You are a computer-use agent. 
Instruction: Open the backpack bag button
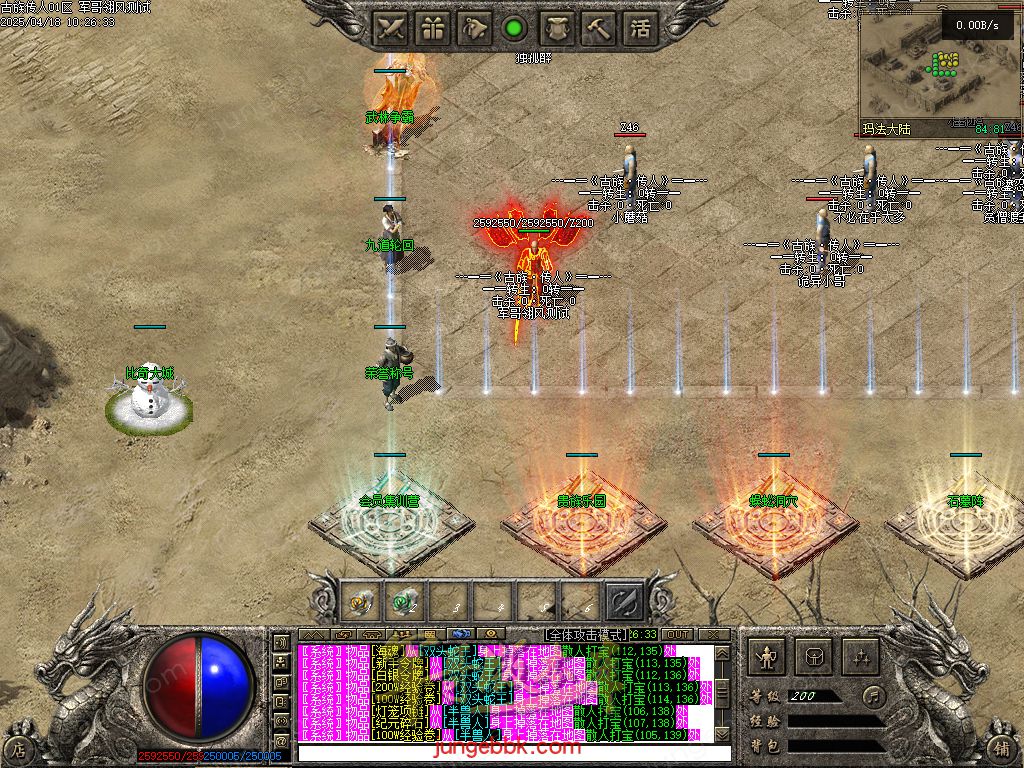813,656
